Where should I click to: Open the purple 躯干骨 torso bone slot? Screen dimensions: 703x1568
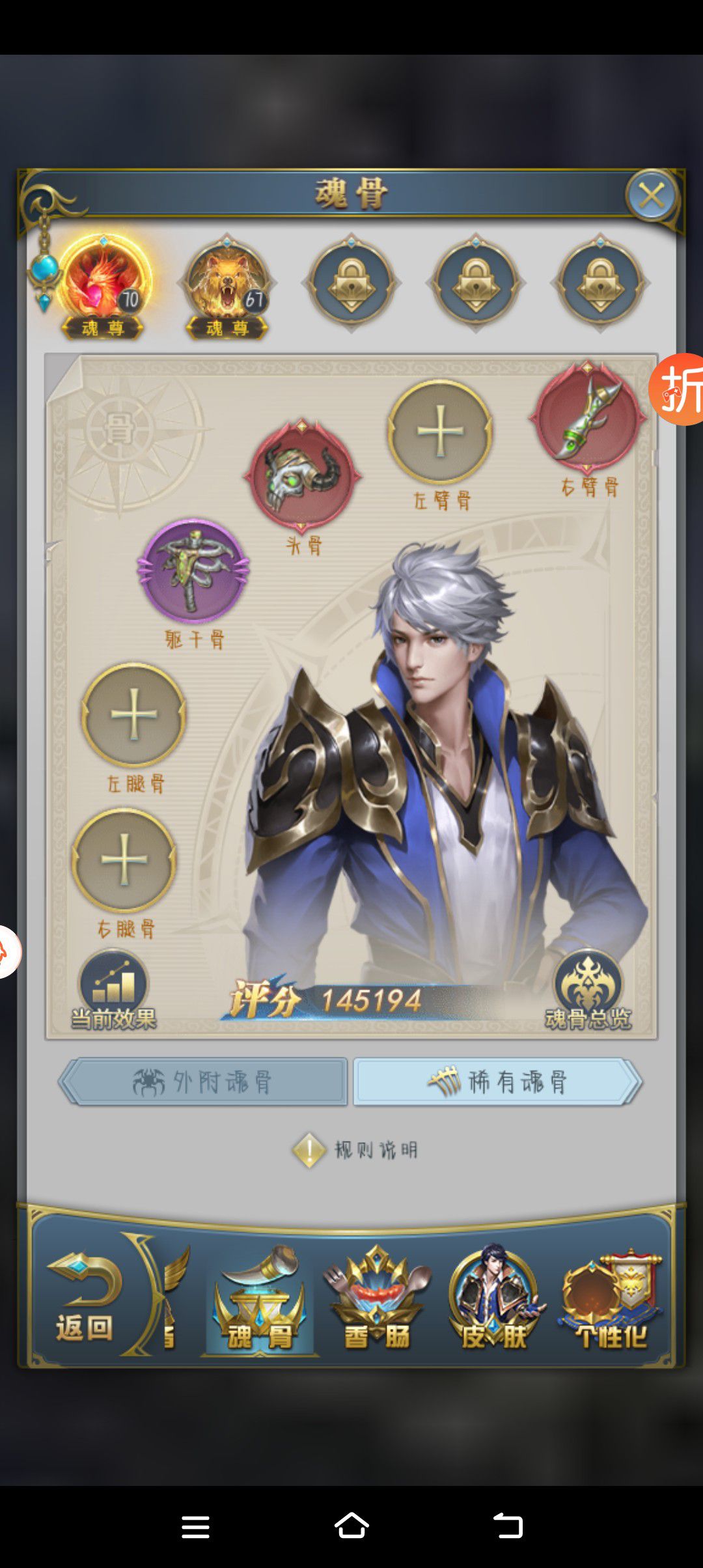(x=193, y=570)
